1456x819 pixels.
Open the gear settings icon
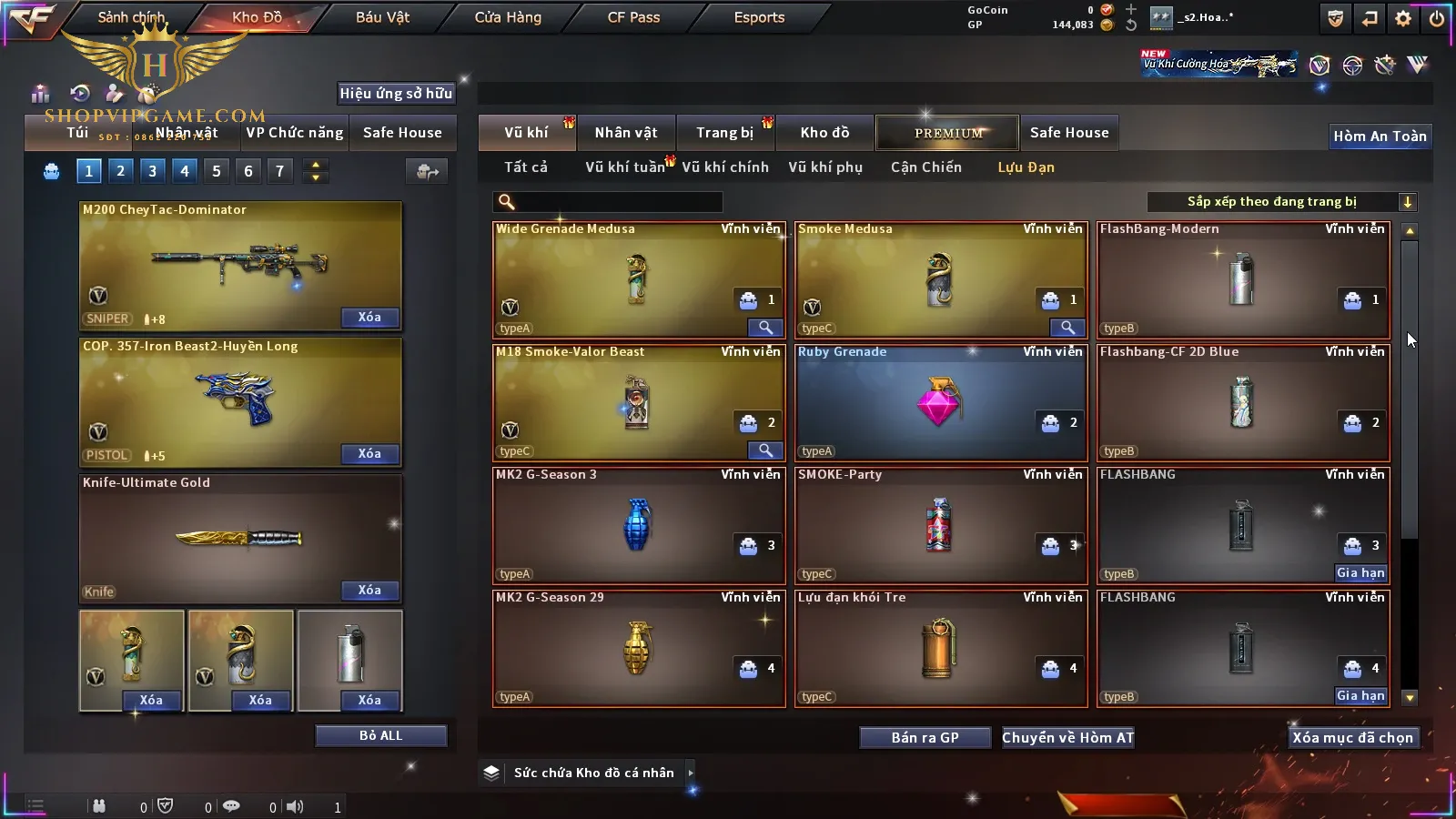[x=1403, y=17]
